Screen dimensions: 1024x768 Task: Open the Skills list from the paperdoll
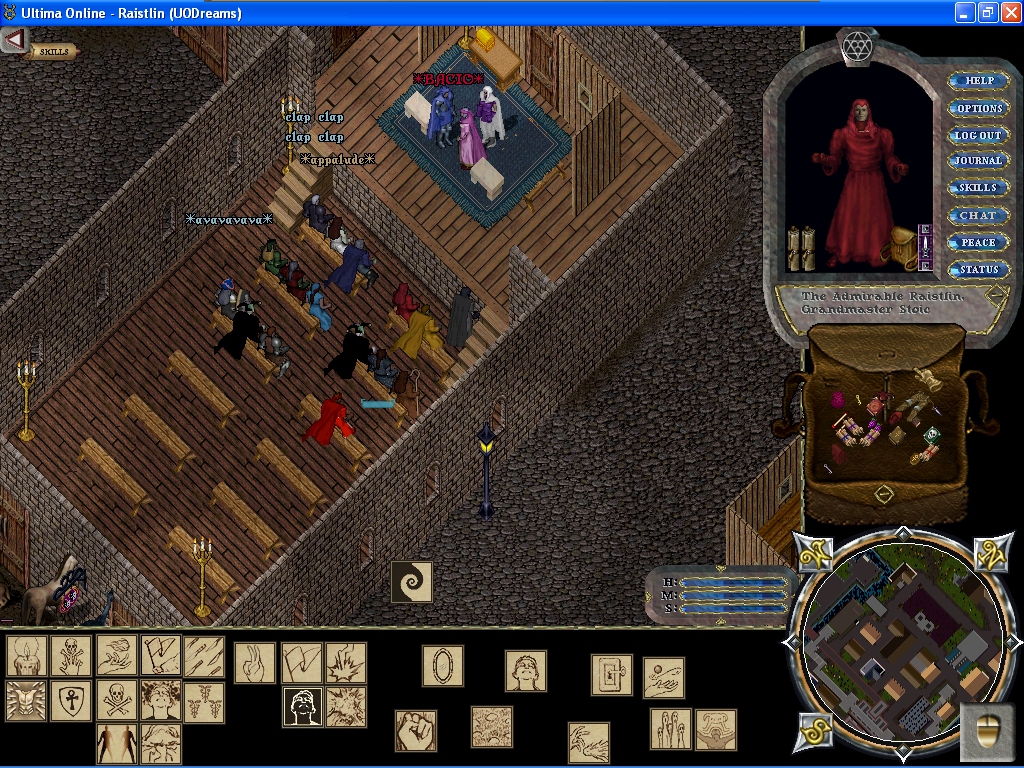coord(977,188)
